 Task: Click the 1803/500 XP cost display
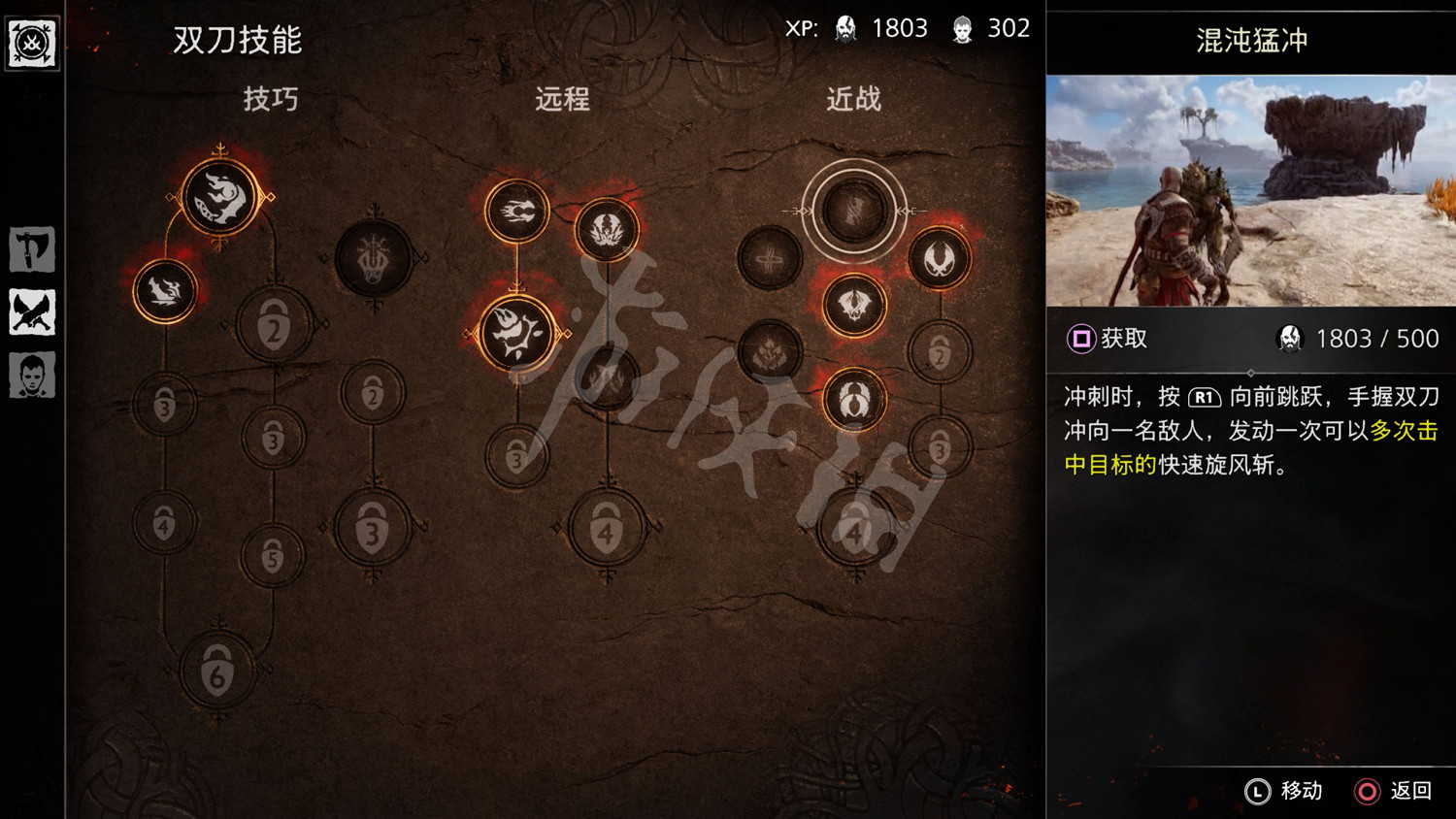coord(1359,339)
